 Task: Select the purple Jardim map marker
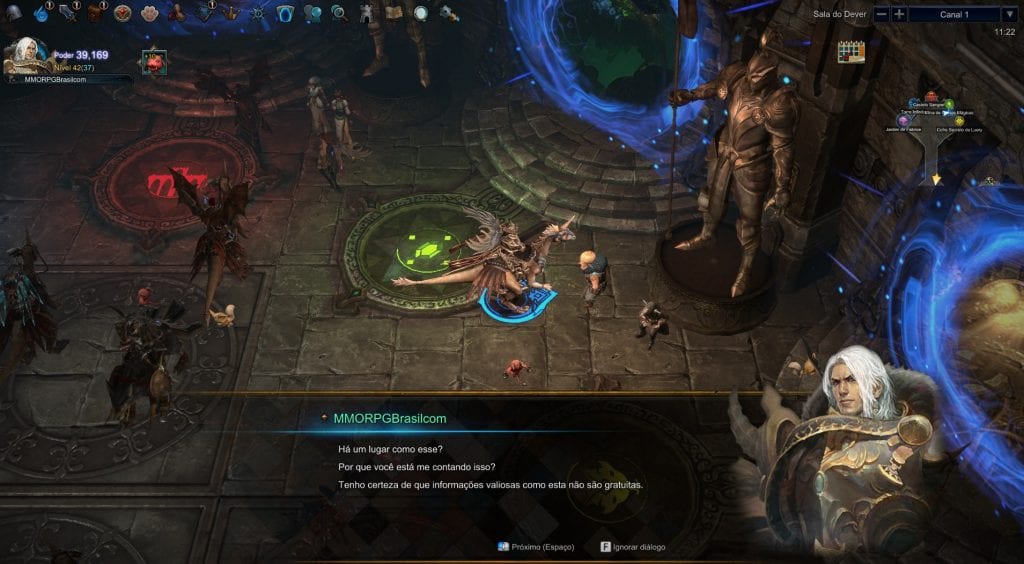click(902, 121)
